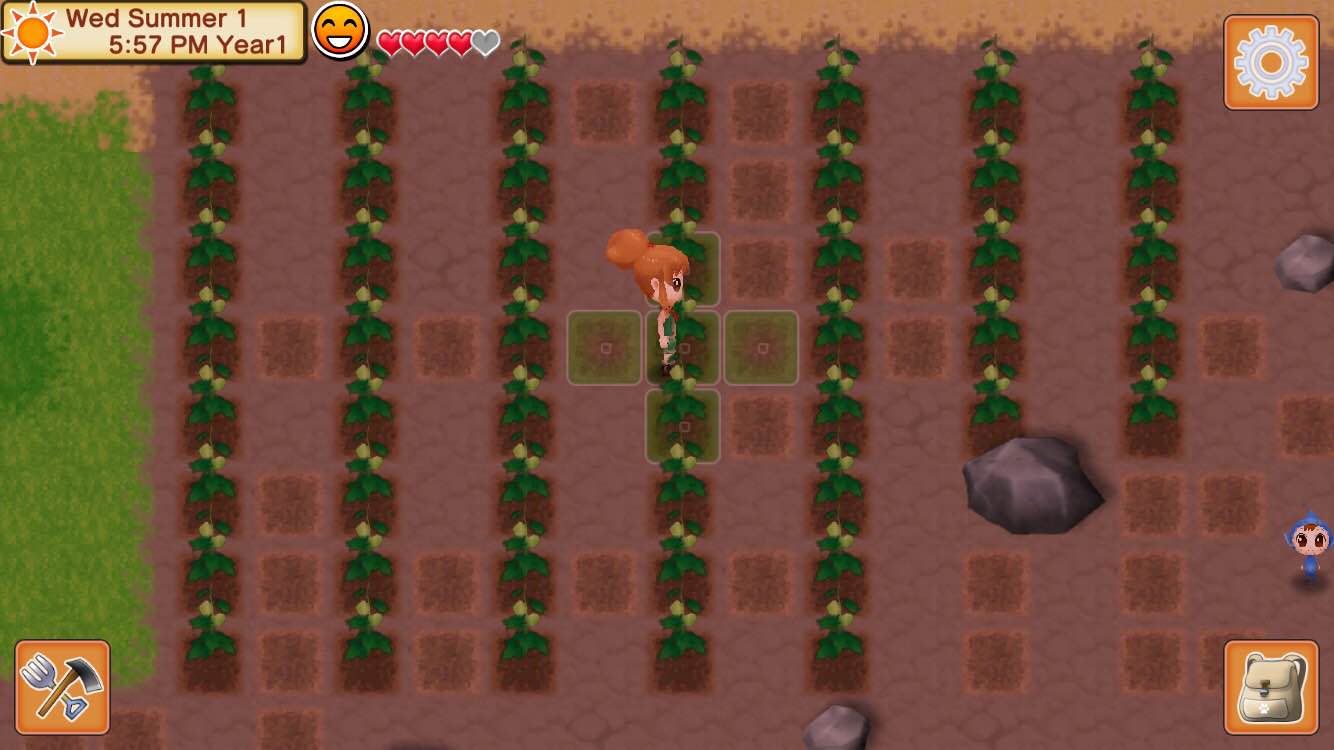Tap the highlighted tile below the player
This screenshot has height=750, width=1334.
point(684,424)
